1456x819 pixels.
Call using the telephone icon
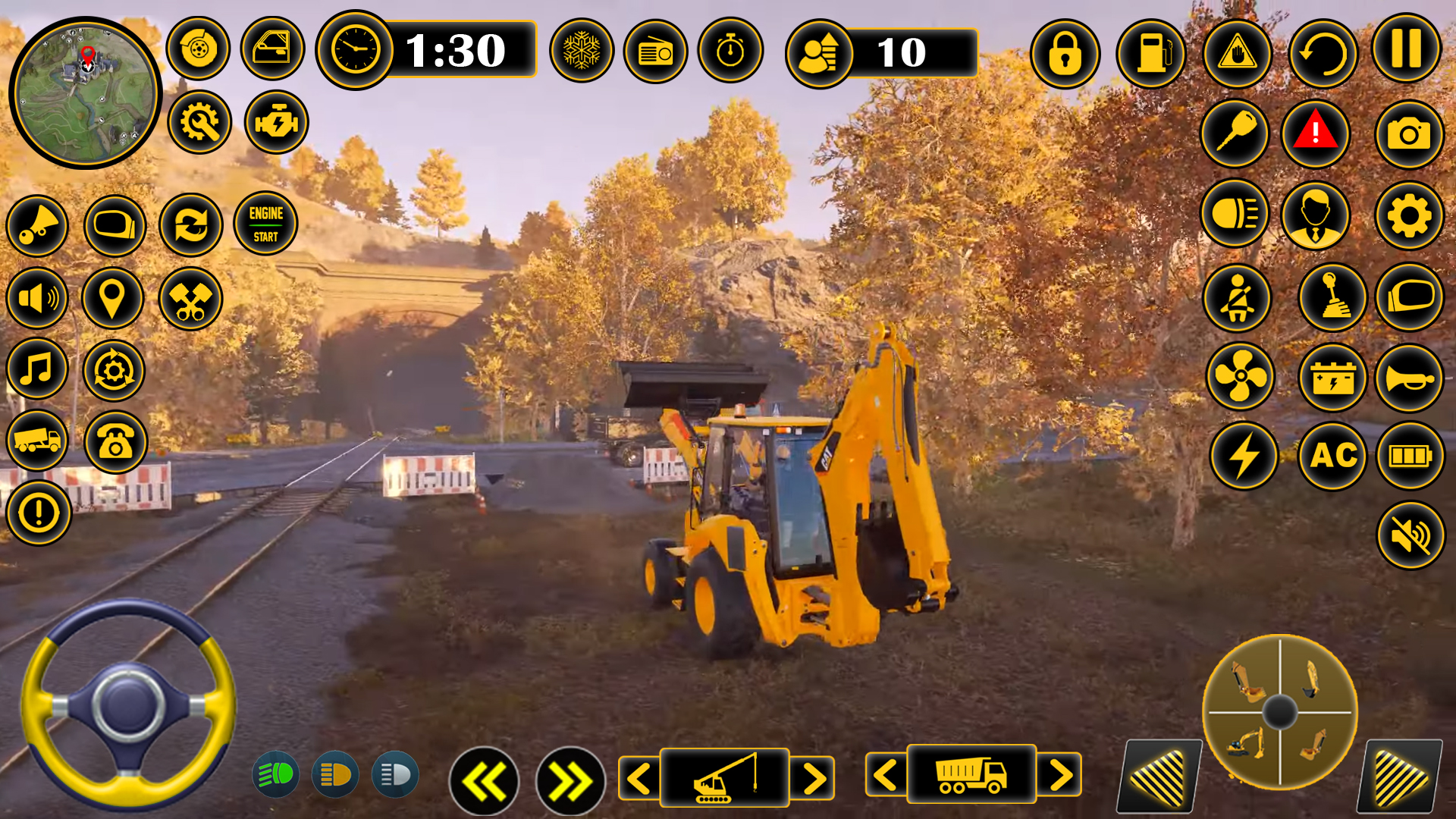click(x=115, y=442)
